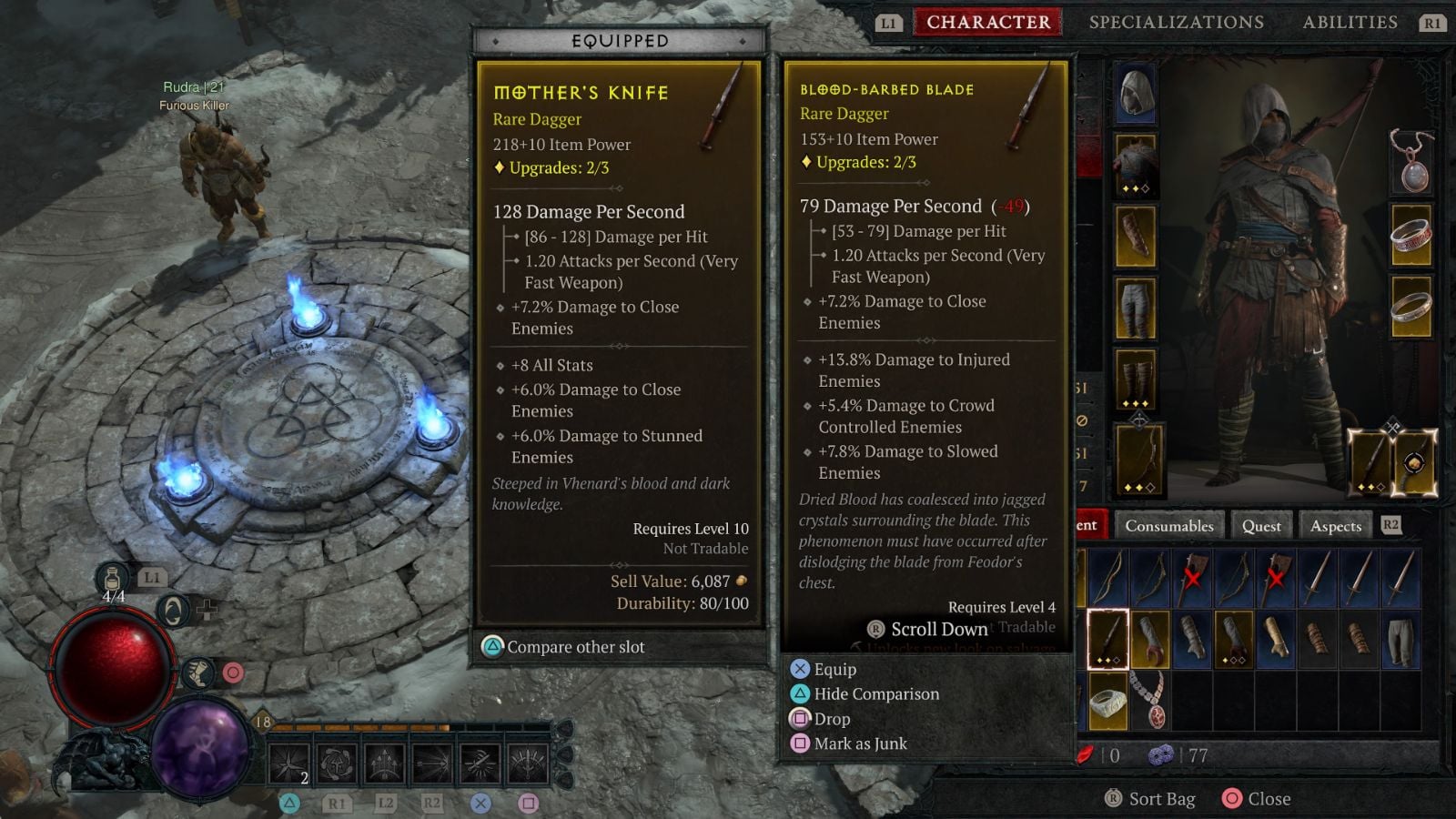1456x819 pixels.
Task: Select the red pendant necklace in bag
Action: click(x=1148, y=701)
